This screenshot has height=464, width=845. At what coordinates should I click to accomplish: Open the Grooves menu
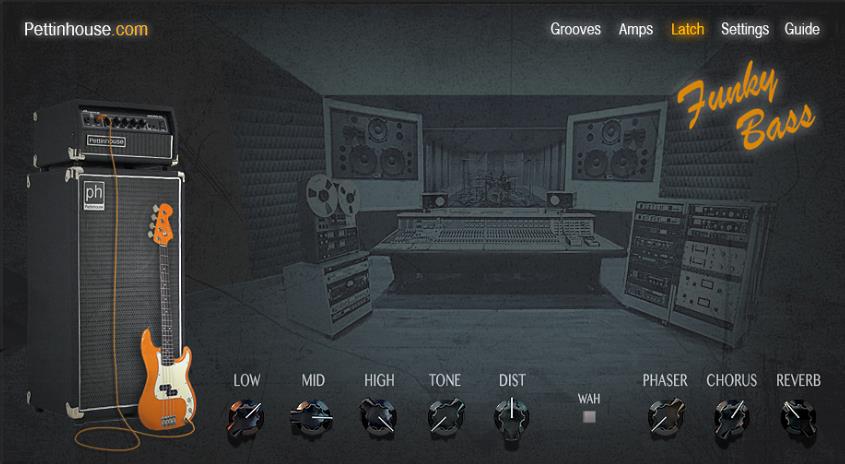coord(575,29)
